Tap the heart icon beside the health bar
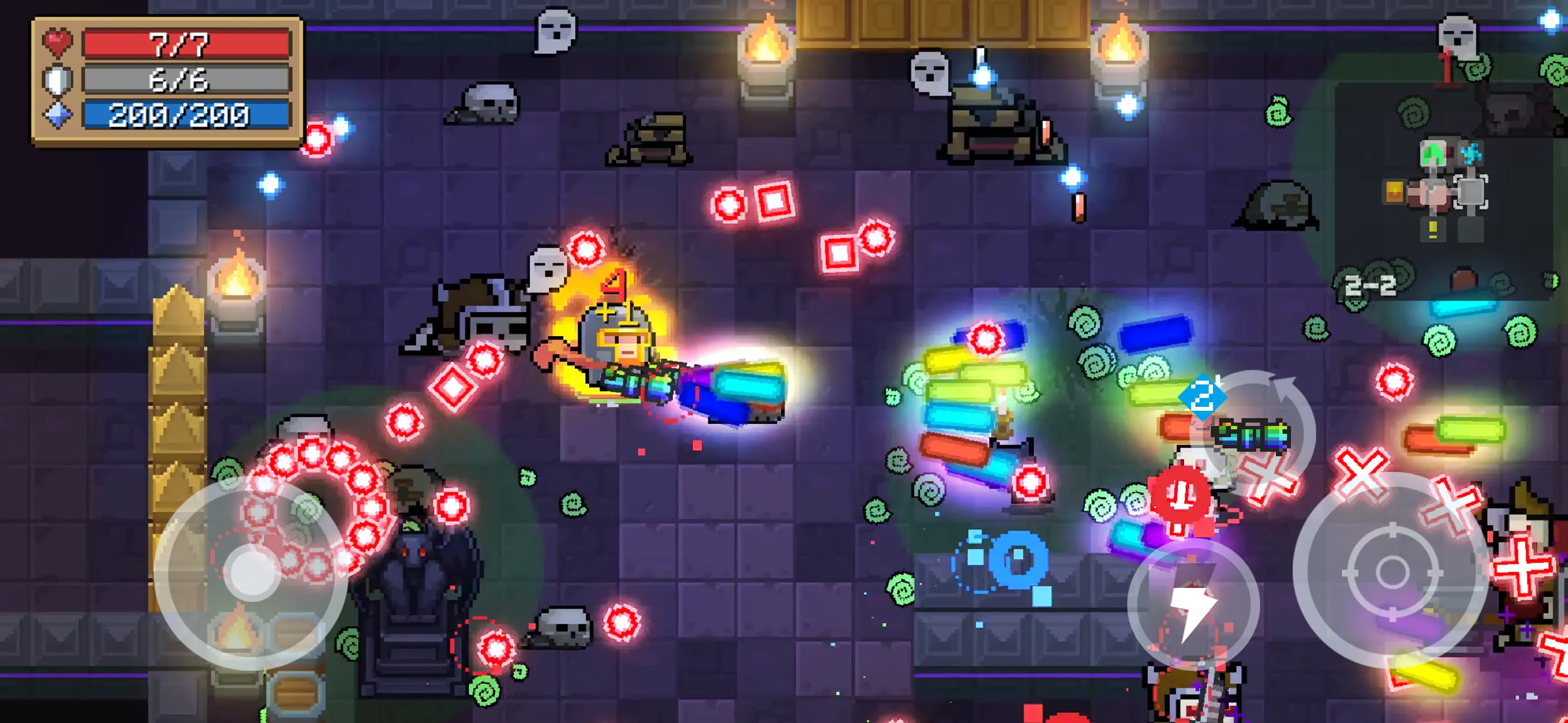The height and width of the screenshot is (723, 1568). click(58, 41)
